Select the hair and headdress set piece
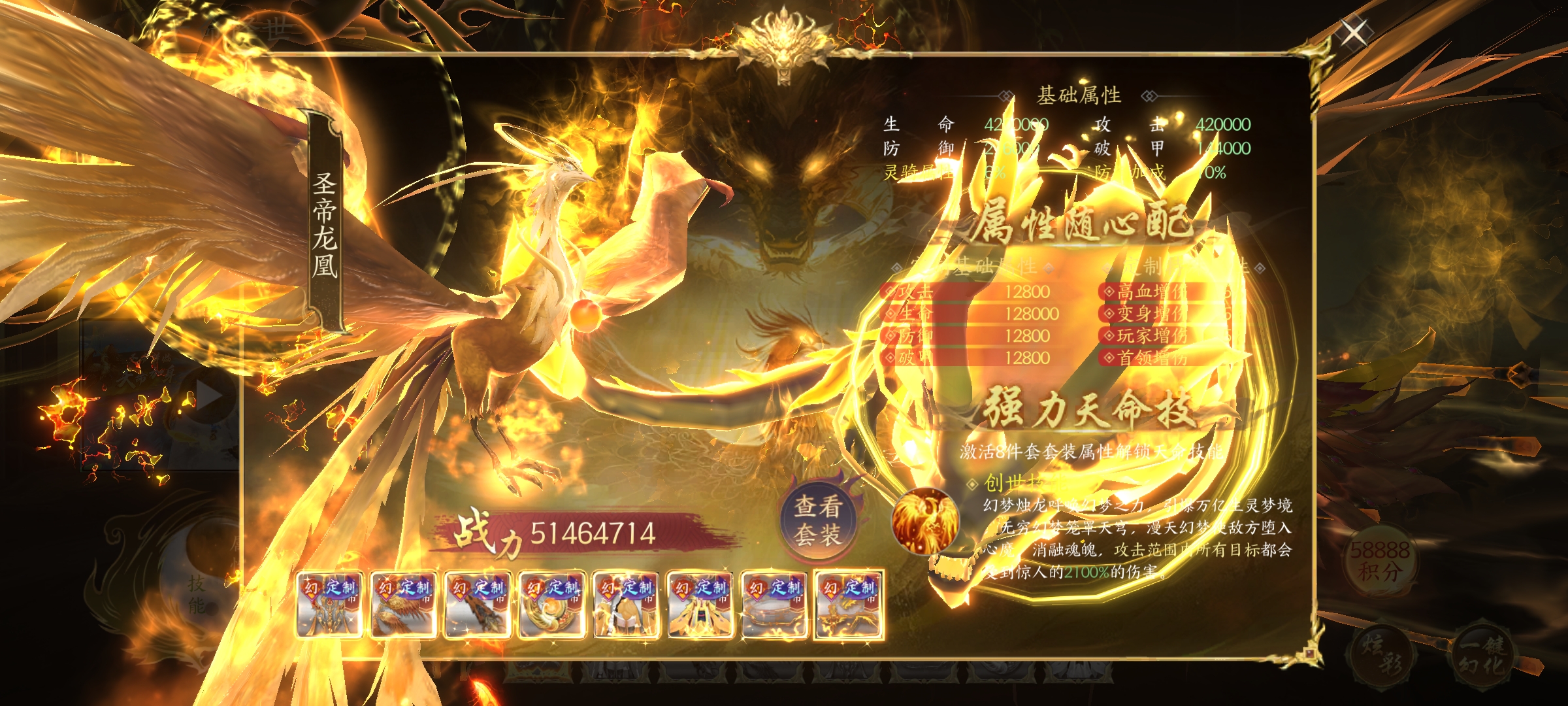 coord(625,605)
